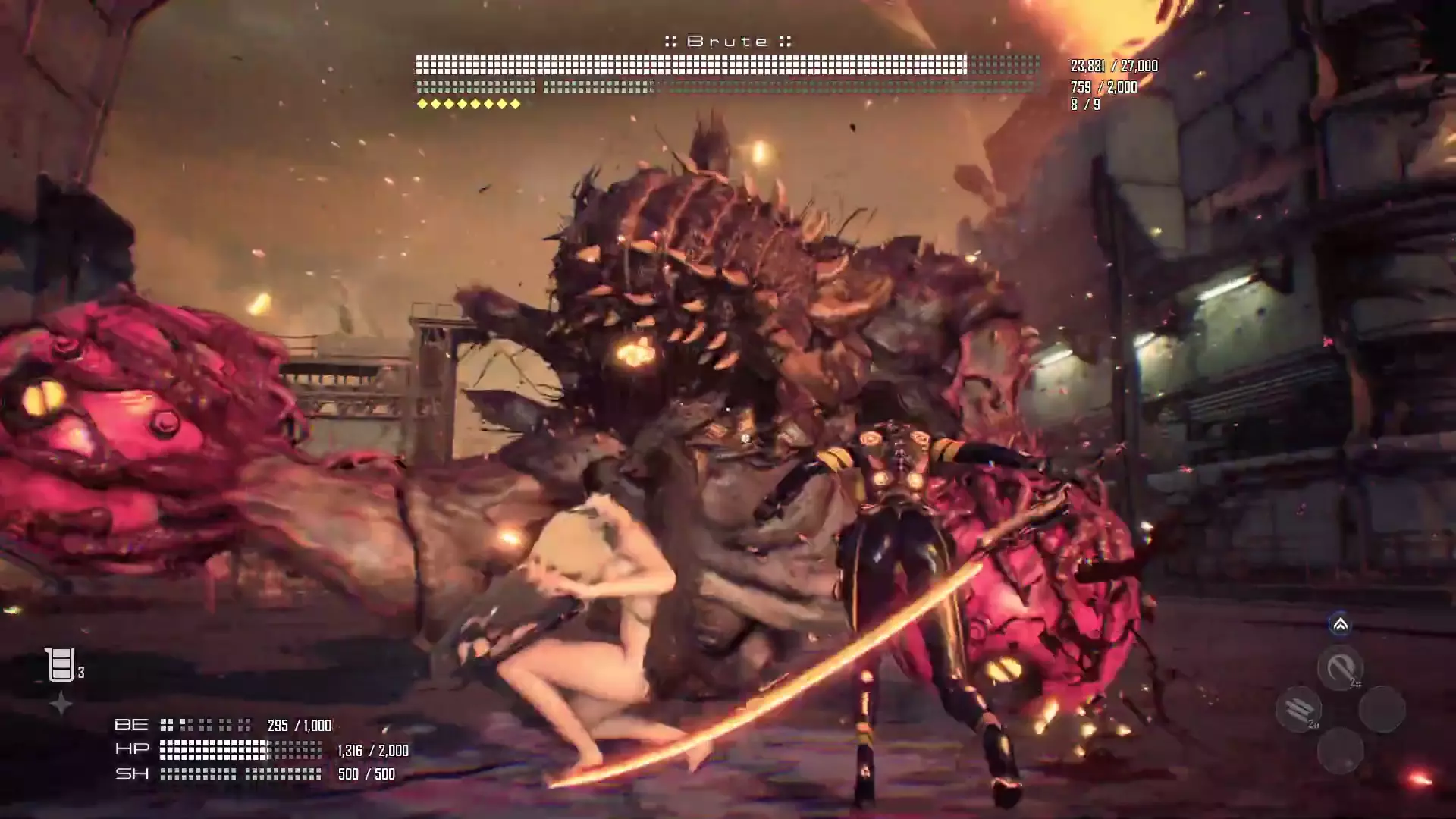Activate the double-chevron boost icon
Viewport: 1456px width, 819px height.
click(1340, 625)
